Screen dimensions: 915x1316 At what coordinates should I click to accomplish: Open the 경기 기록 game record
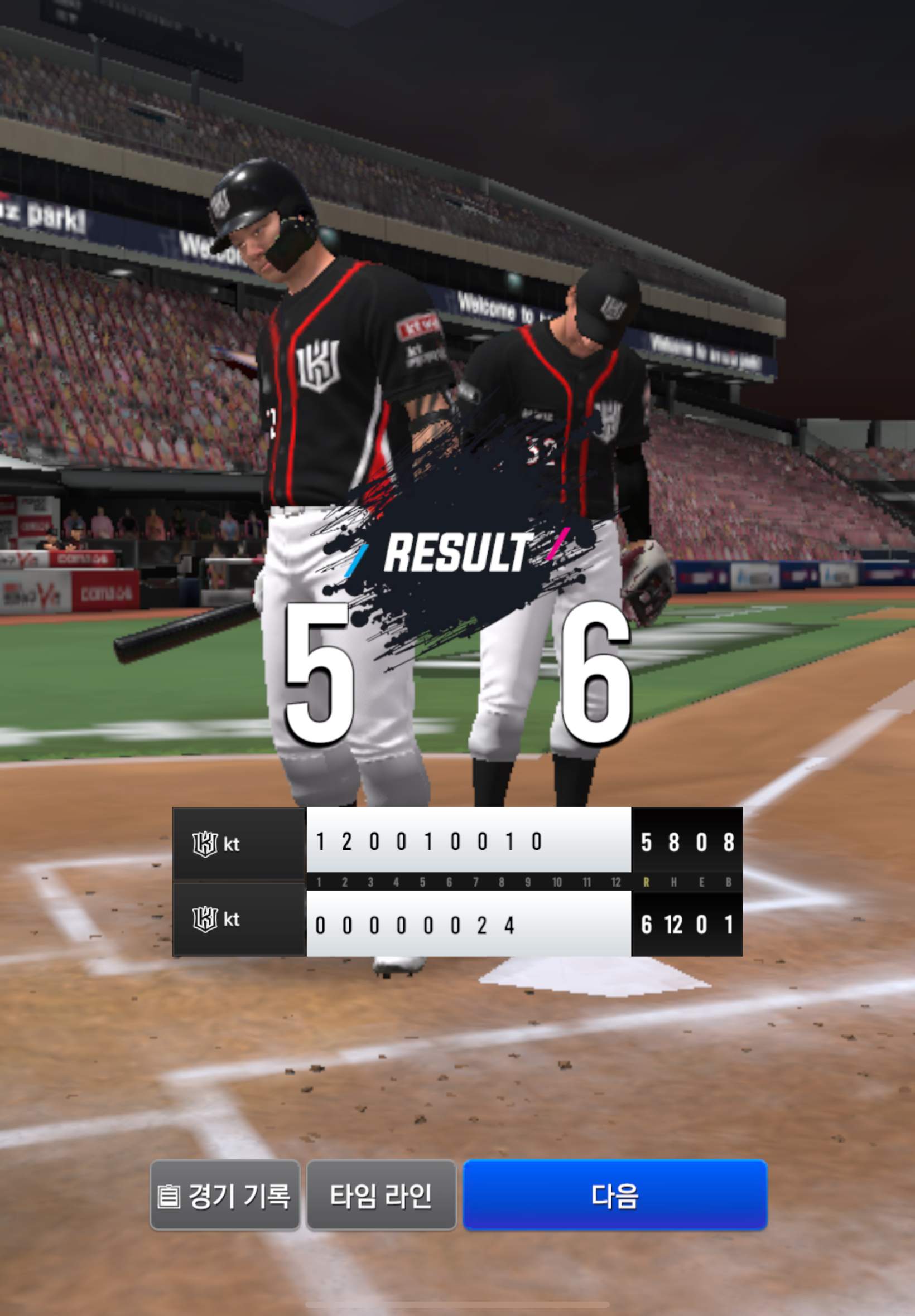[x=225, y=1195]
